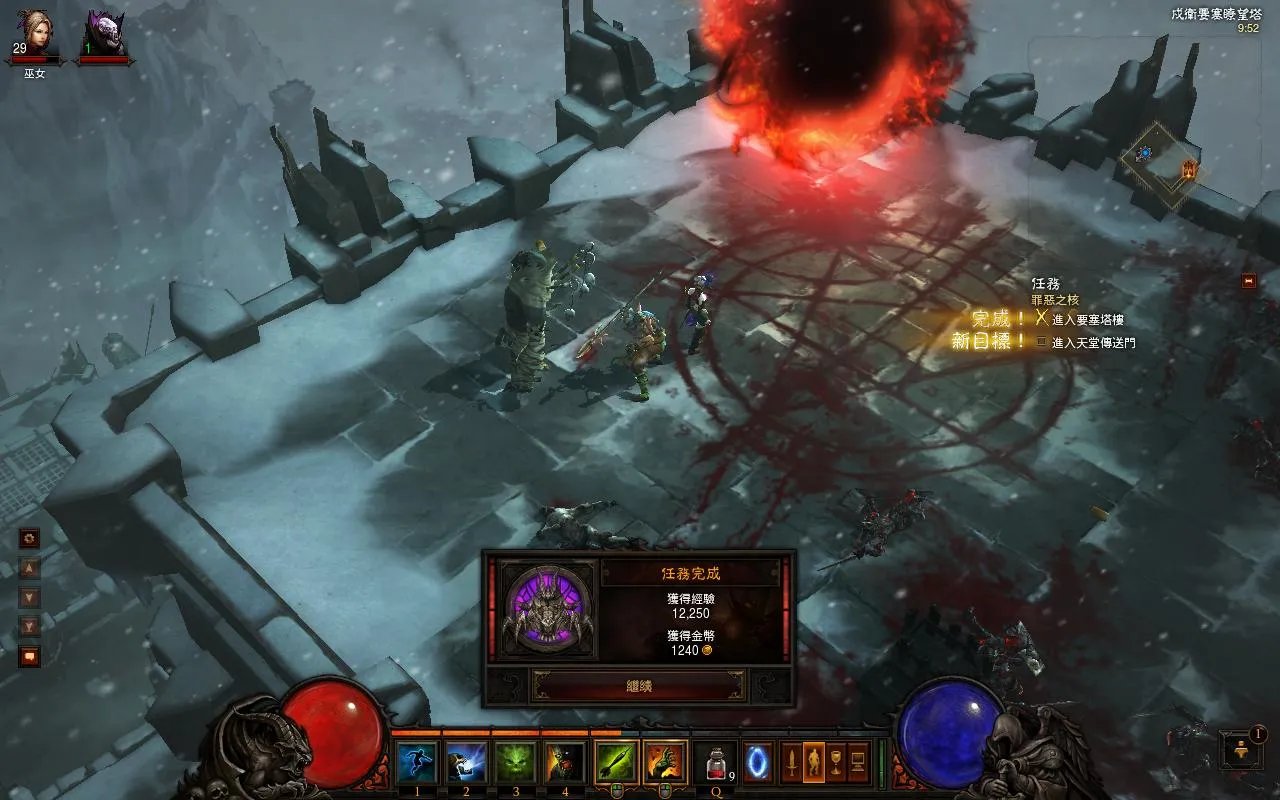The width and height of the screenshot is (1280, 800).
Task: Collapse the quest tracker with the red toggle
Action: tap(1248, 282)
